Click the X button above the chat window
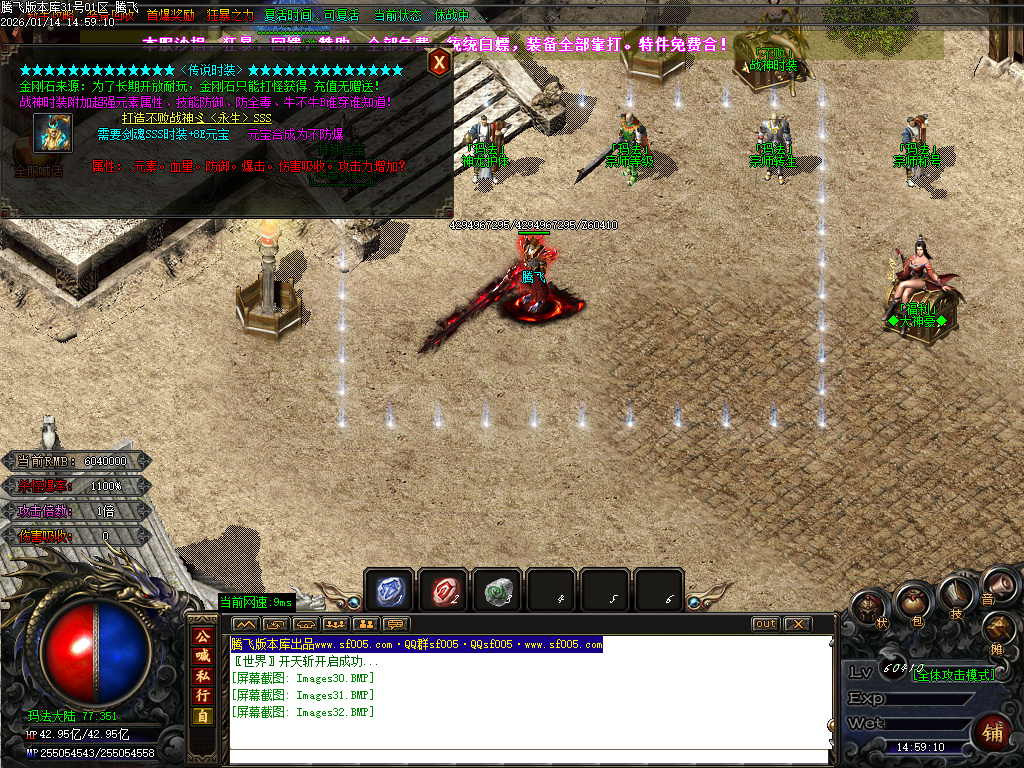 pyautogui.click(x=796, y=624)
